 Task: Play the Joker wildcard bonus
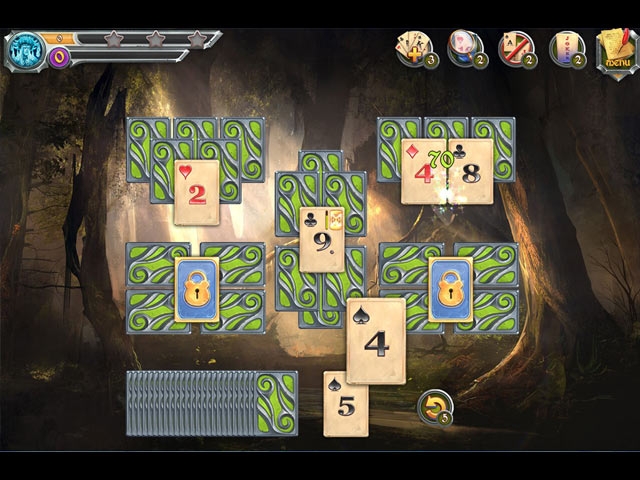pyautogui.click(x=567, y=47)
